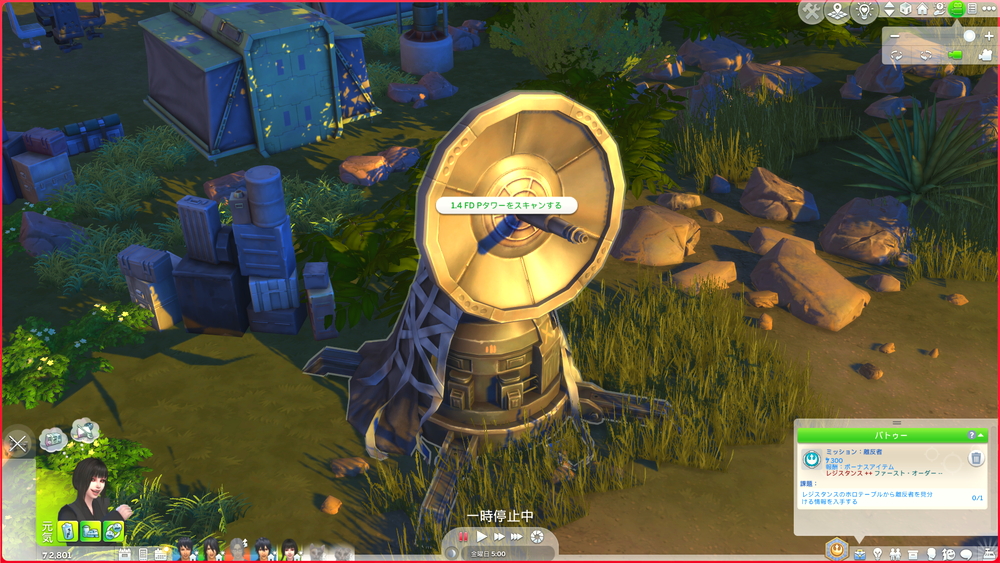Toggle the green camera controls button
Screen dimensions: 1000x563
957,9
